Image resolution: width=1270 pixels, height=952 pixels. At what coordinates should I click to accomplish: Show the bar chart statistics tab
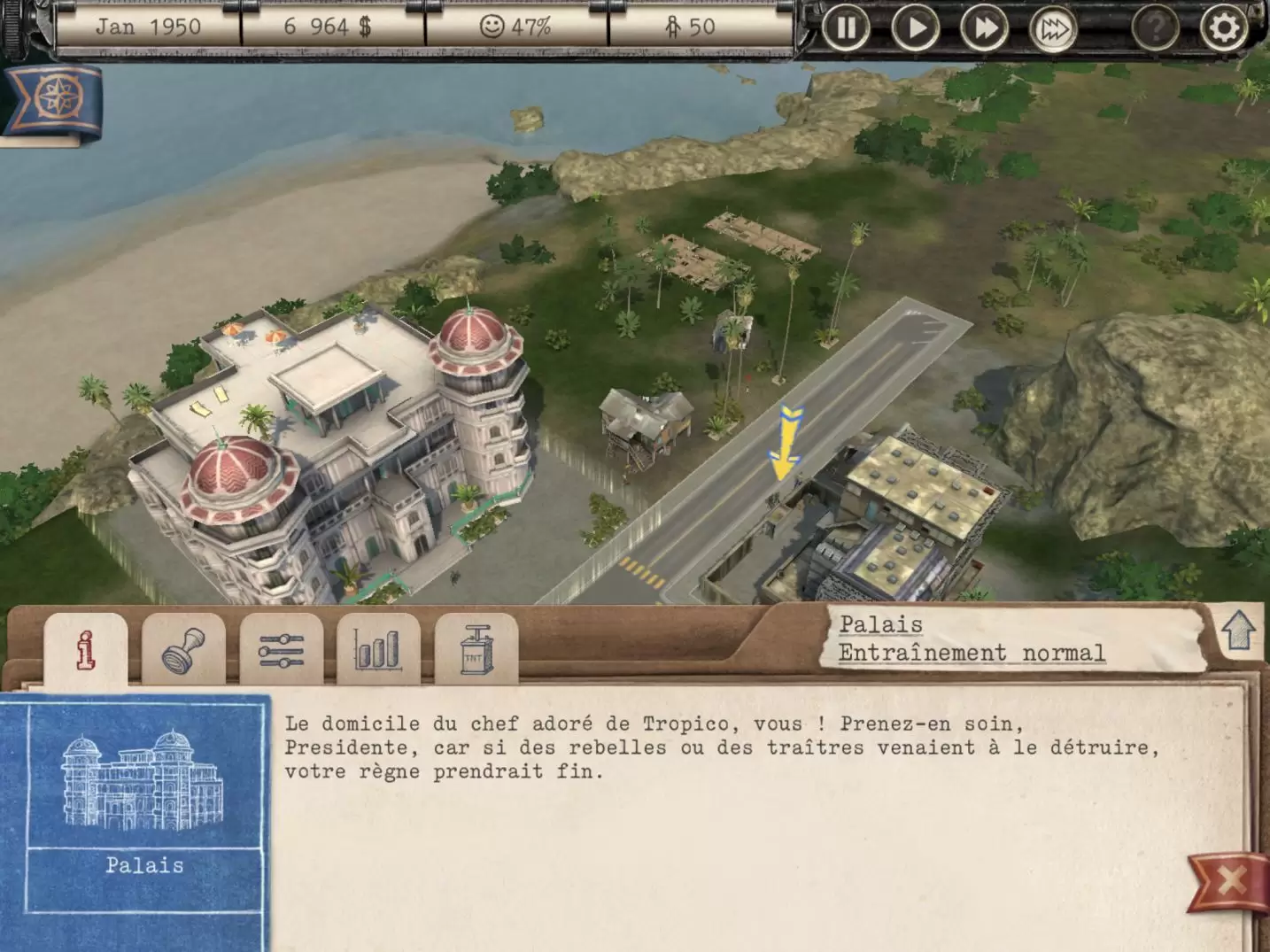point(378,650)
